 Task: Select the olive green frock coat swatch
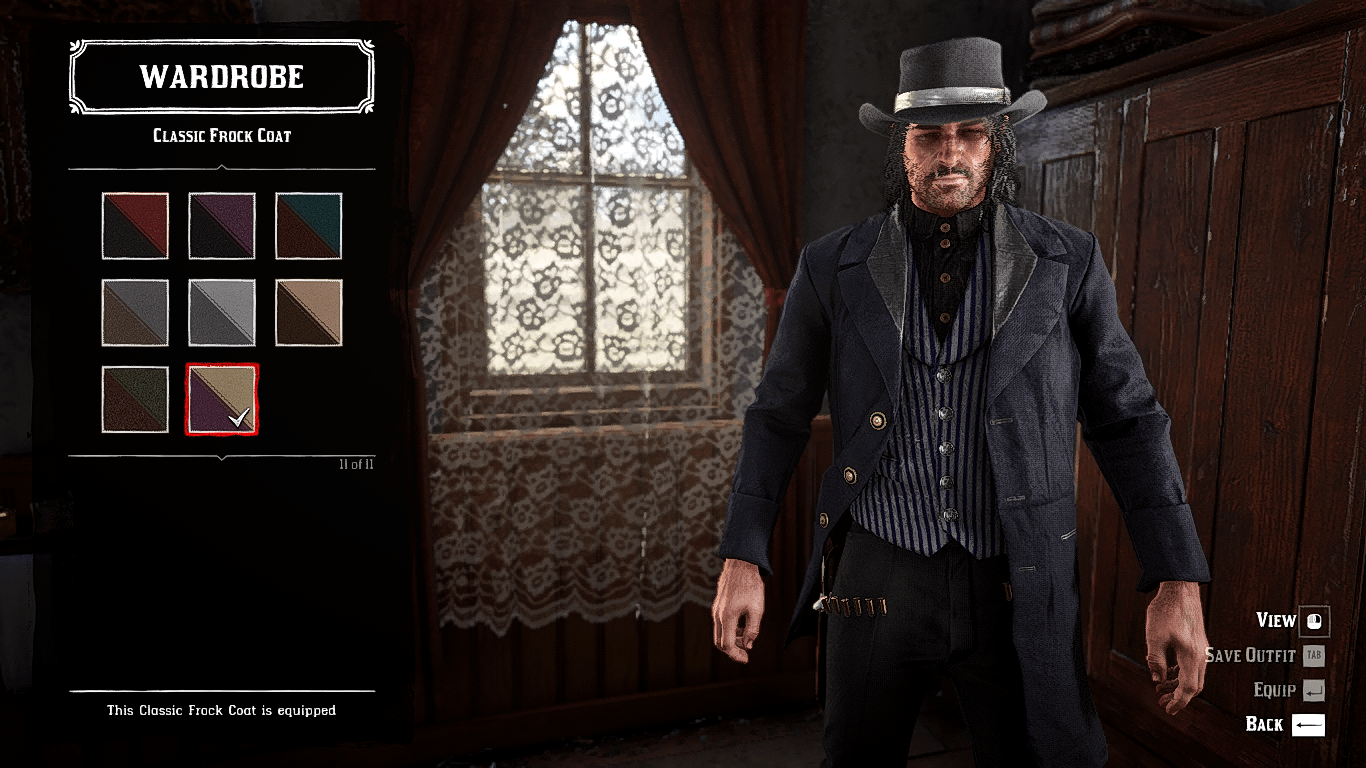click(135, 398)
